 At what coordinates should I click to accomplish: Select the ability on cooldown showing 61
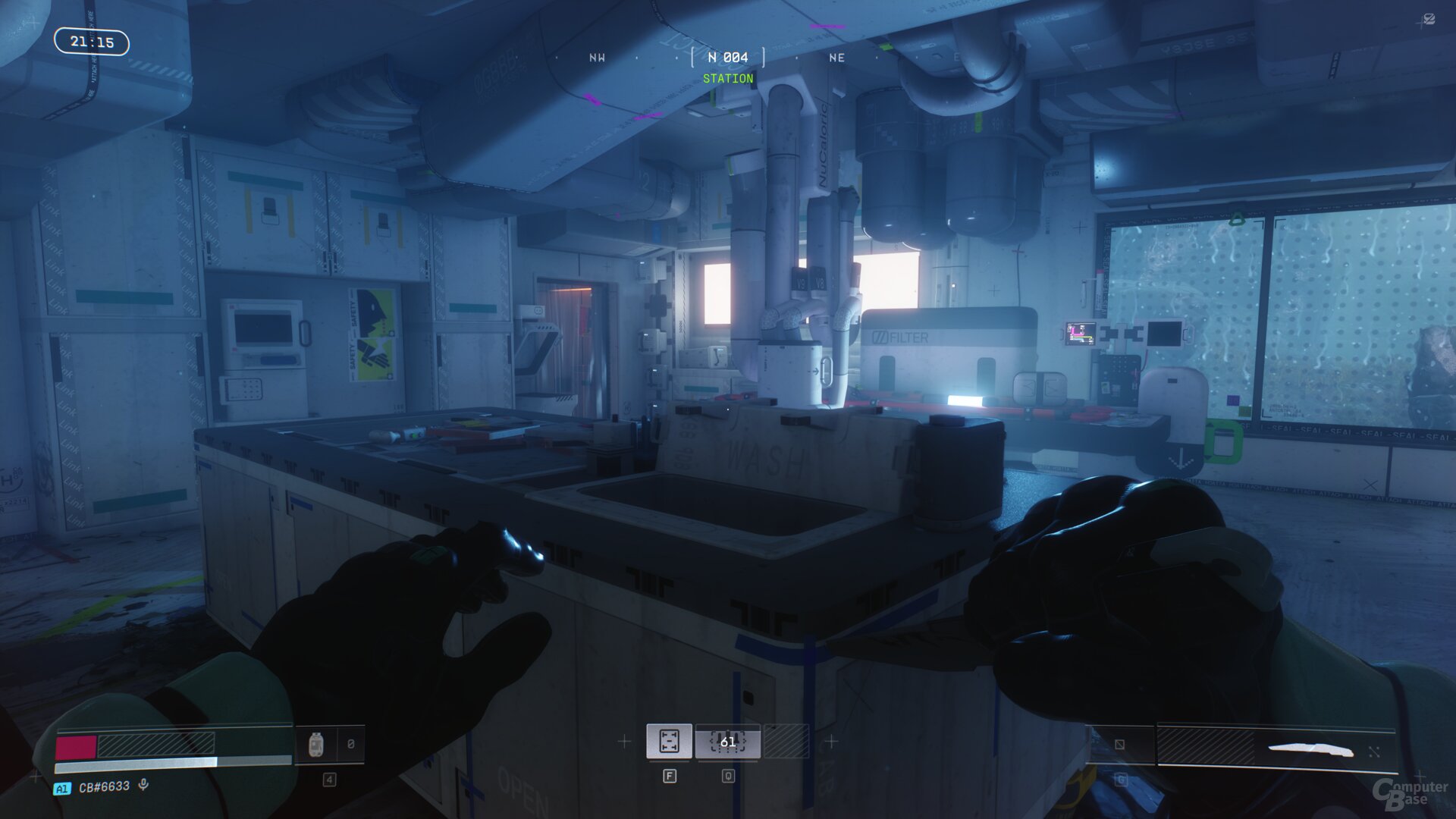727,742
